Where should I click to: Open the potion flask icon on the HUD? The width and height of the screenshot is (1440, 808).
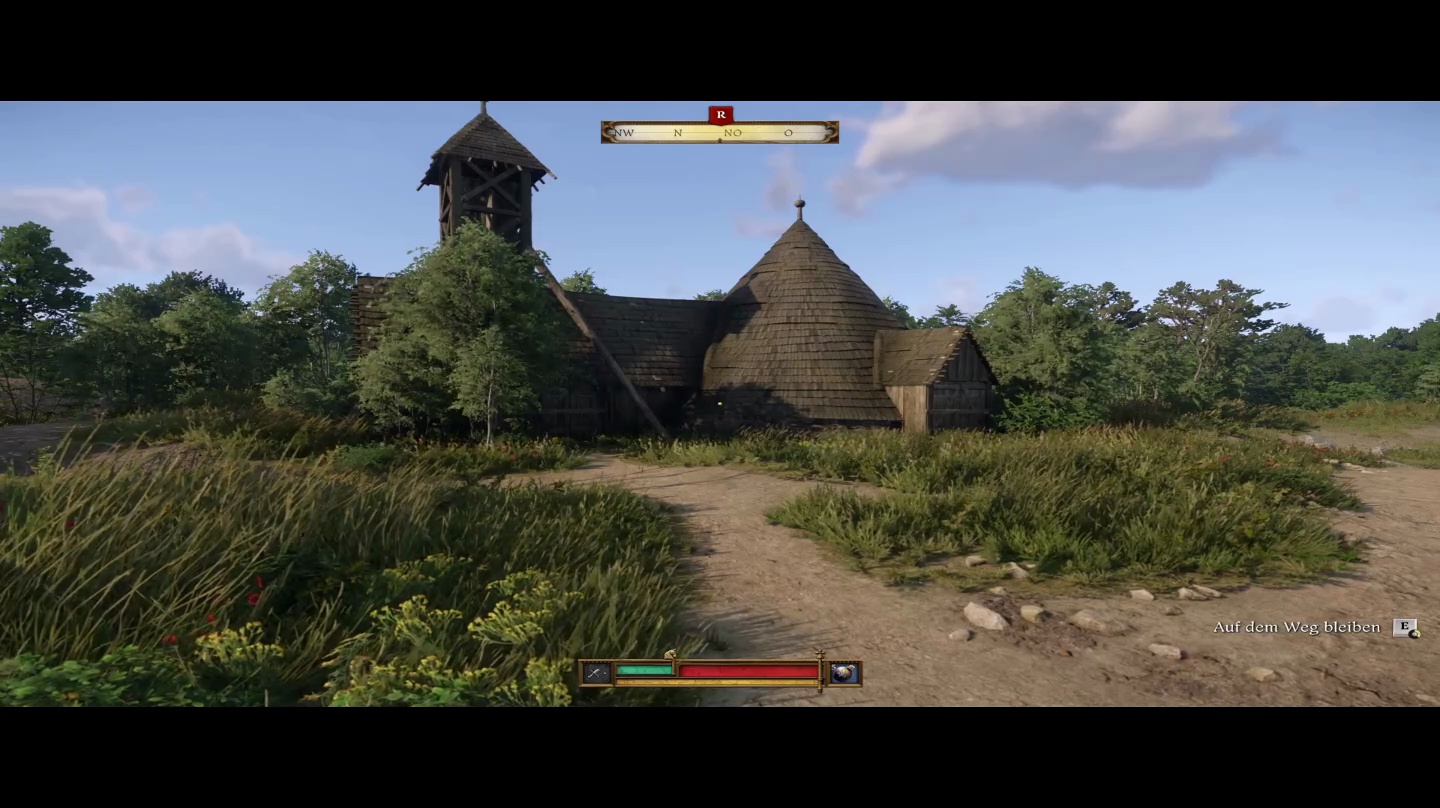(844, 673)
